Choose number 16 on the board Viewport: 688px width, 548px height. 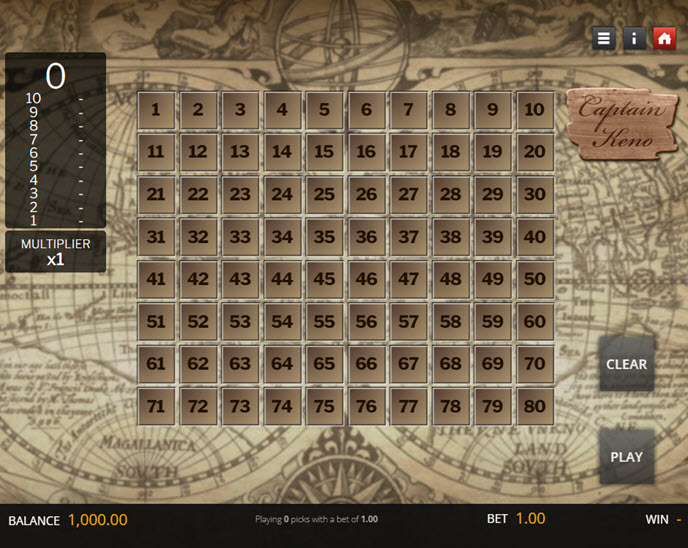tap(366, 152)
